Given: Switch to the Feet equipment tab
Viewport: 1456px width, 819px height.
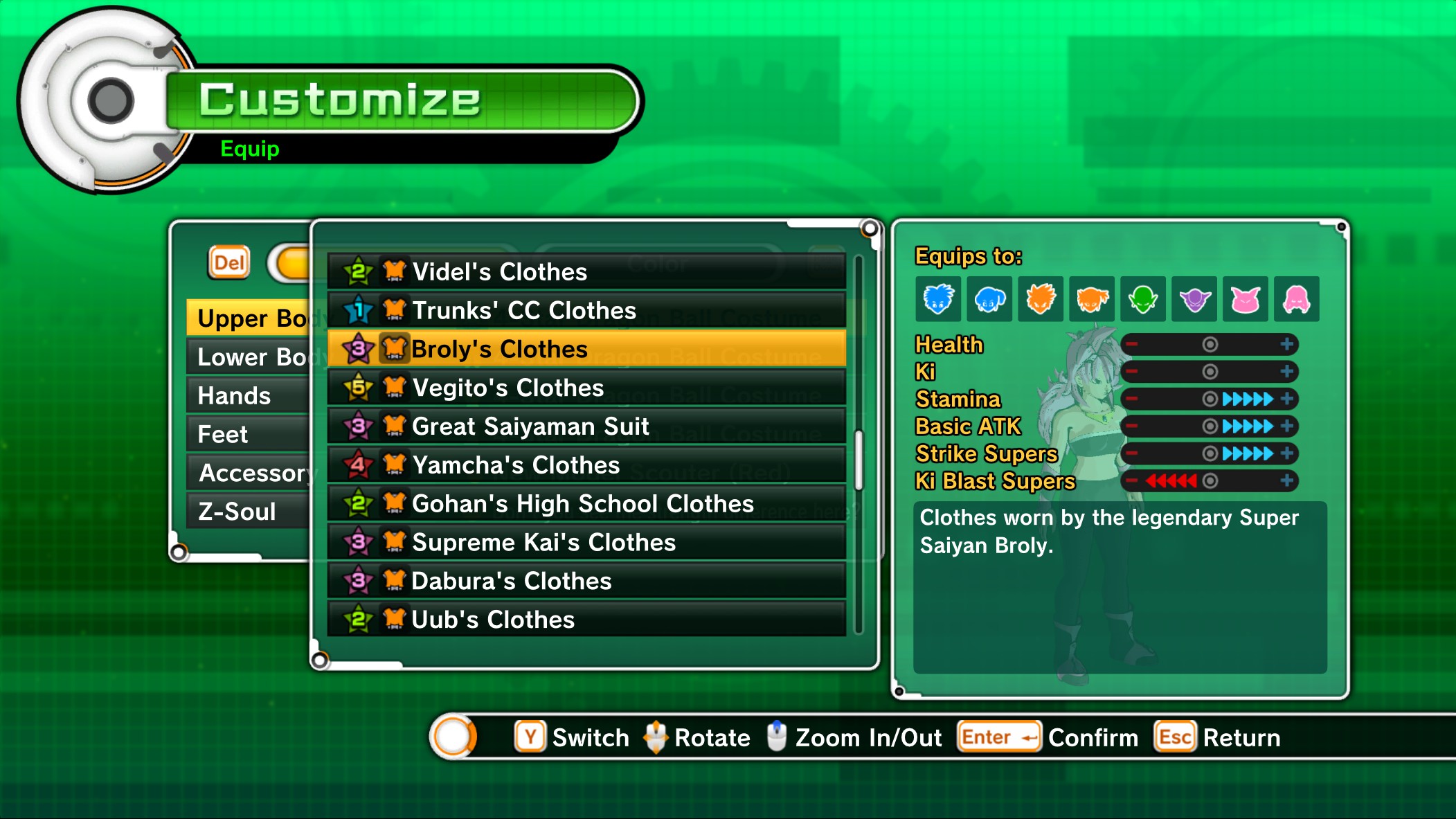Looking at the screenshot, I should click(223, 434).
